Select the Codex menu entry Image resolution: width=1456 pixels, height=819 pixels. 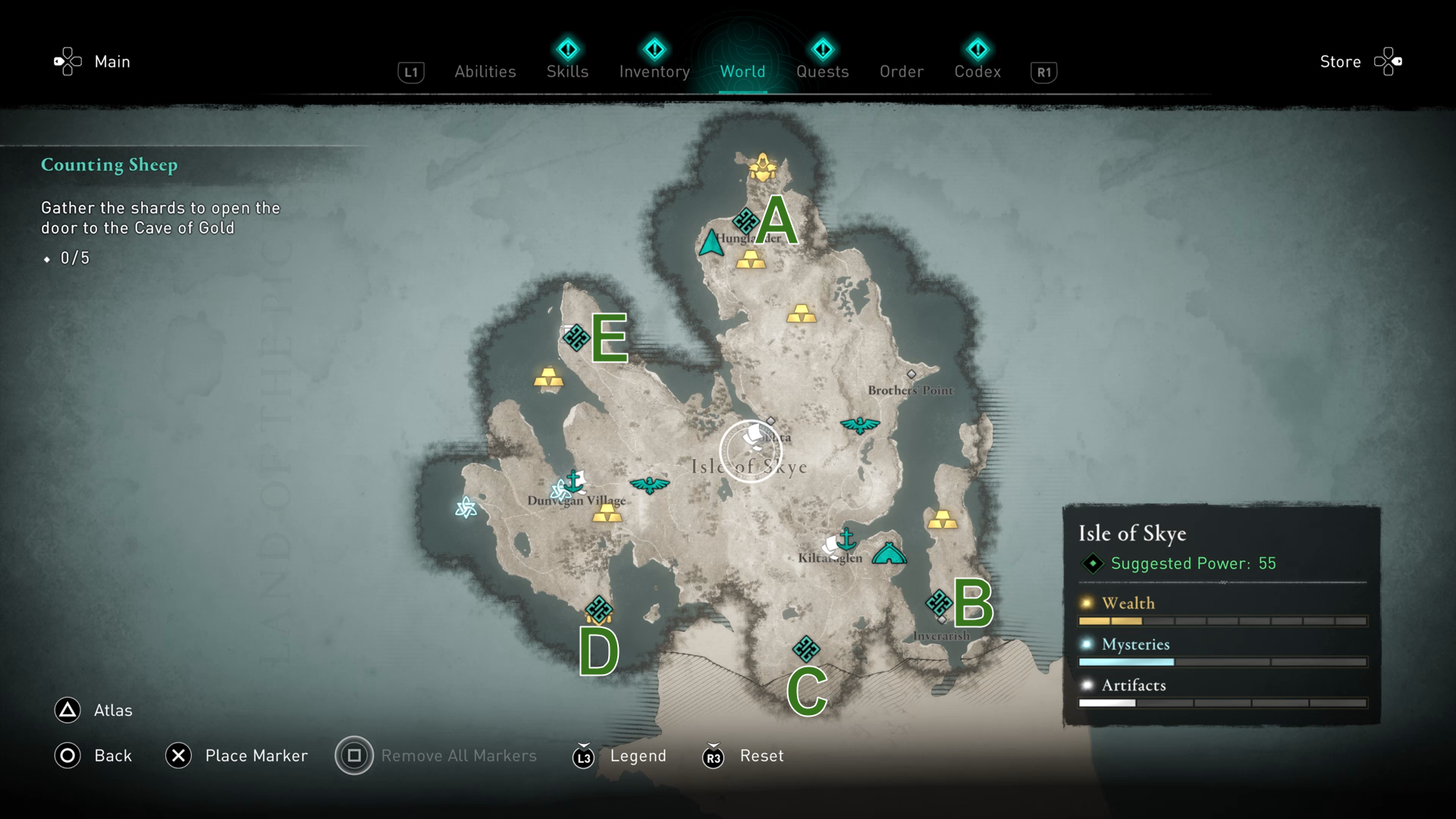(977, 71)
